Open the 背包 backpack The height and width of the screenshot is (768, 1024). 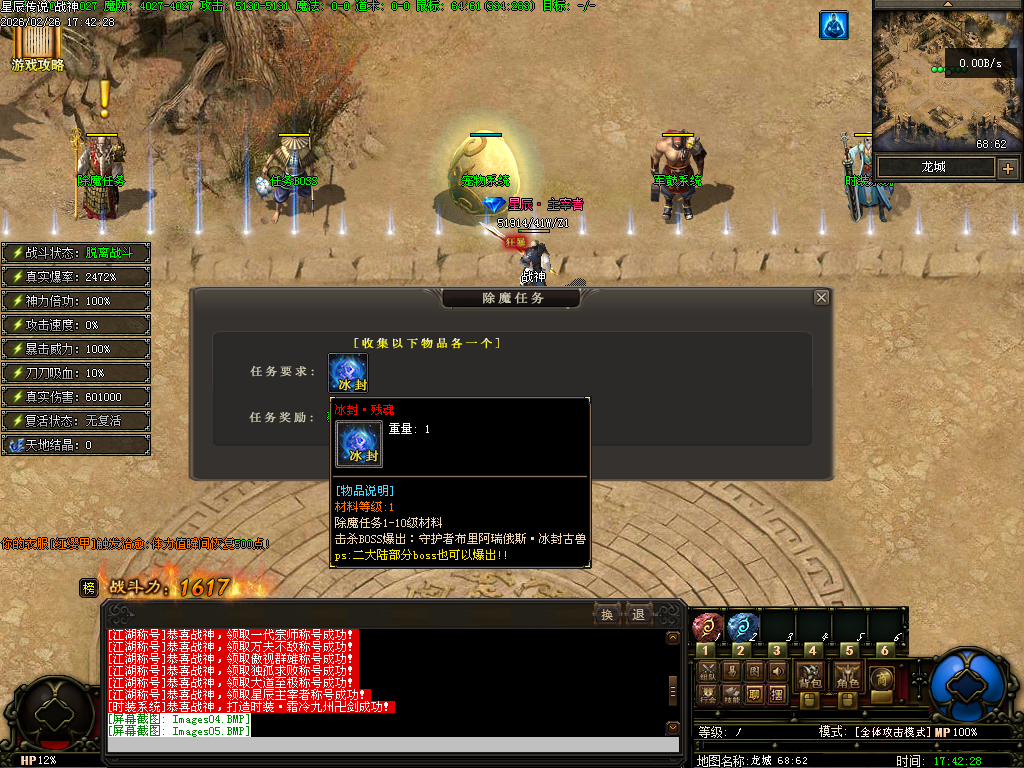809,677
